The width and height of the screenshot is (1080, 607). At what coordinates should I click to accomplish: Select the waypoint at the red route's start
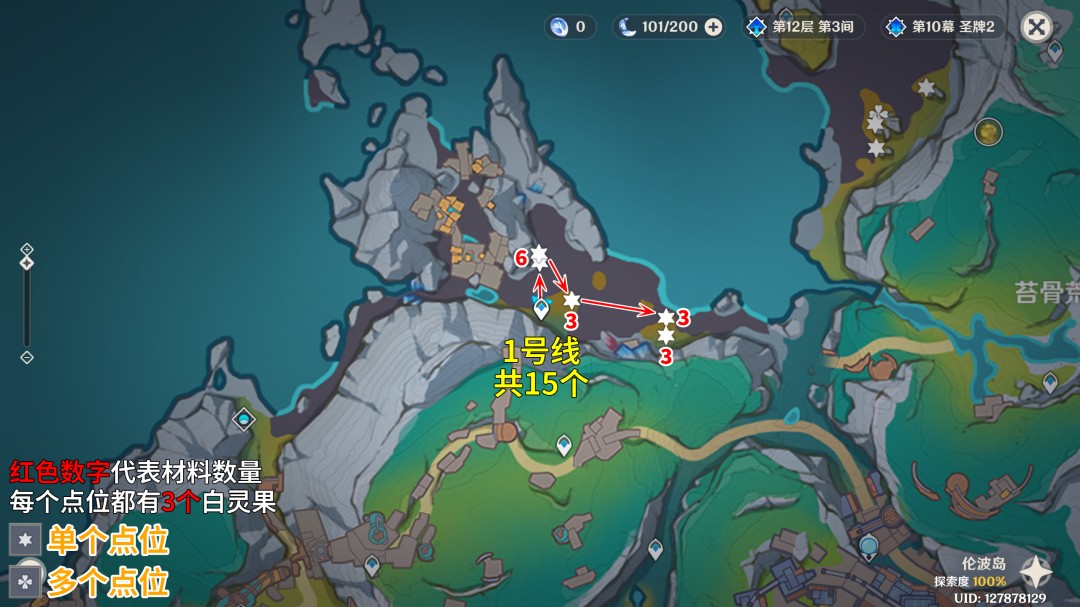(541, 309)
